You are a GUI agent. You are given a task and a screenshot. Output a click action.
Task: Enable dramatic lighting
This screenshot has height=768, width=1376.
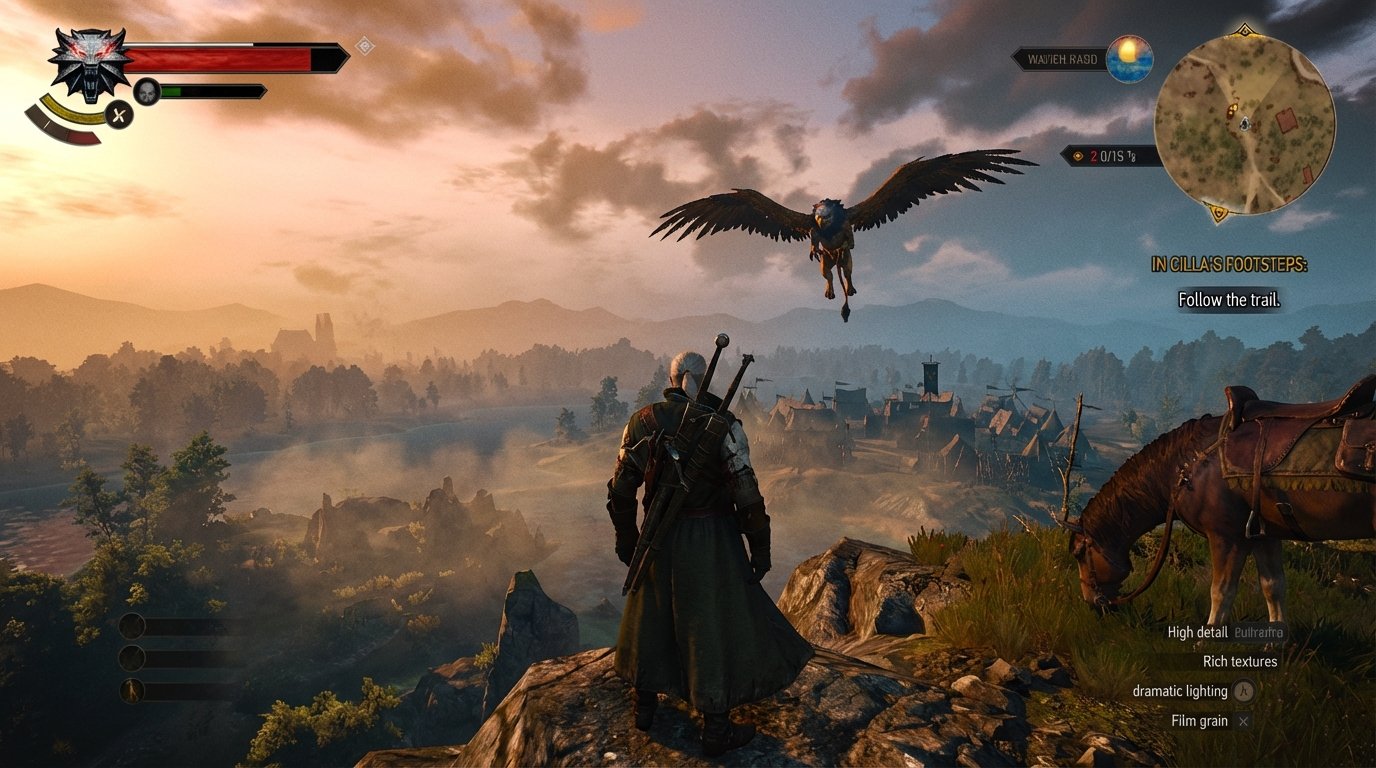click(x=1180, y=691)
